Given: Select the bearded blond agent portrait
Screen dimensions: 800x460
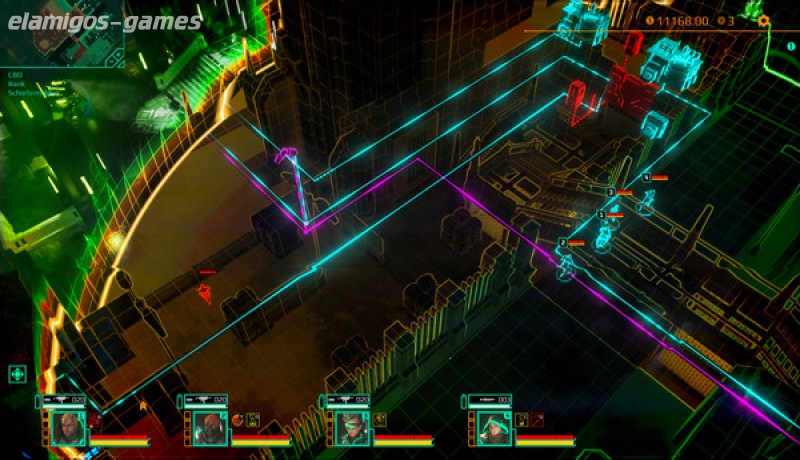Looking at the screenshot, I should [66, 428].
